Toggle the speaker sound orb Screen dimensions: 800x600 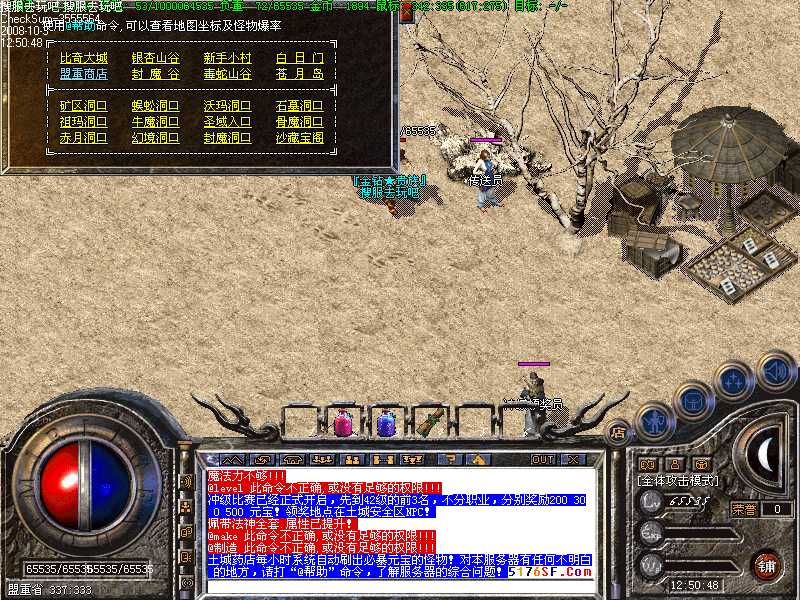(x=775, y=370)
